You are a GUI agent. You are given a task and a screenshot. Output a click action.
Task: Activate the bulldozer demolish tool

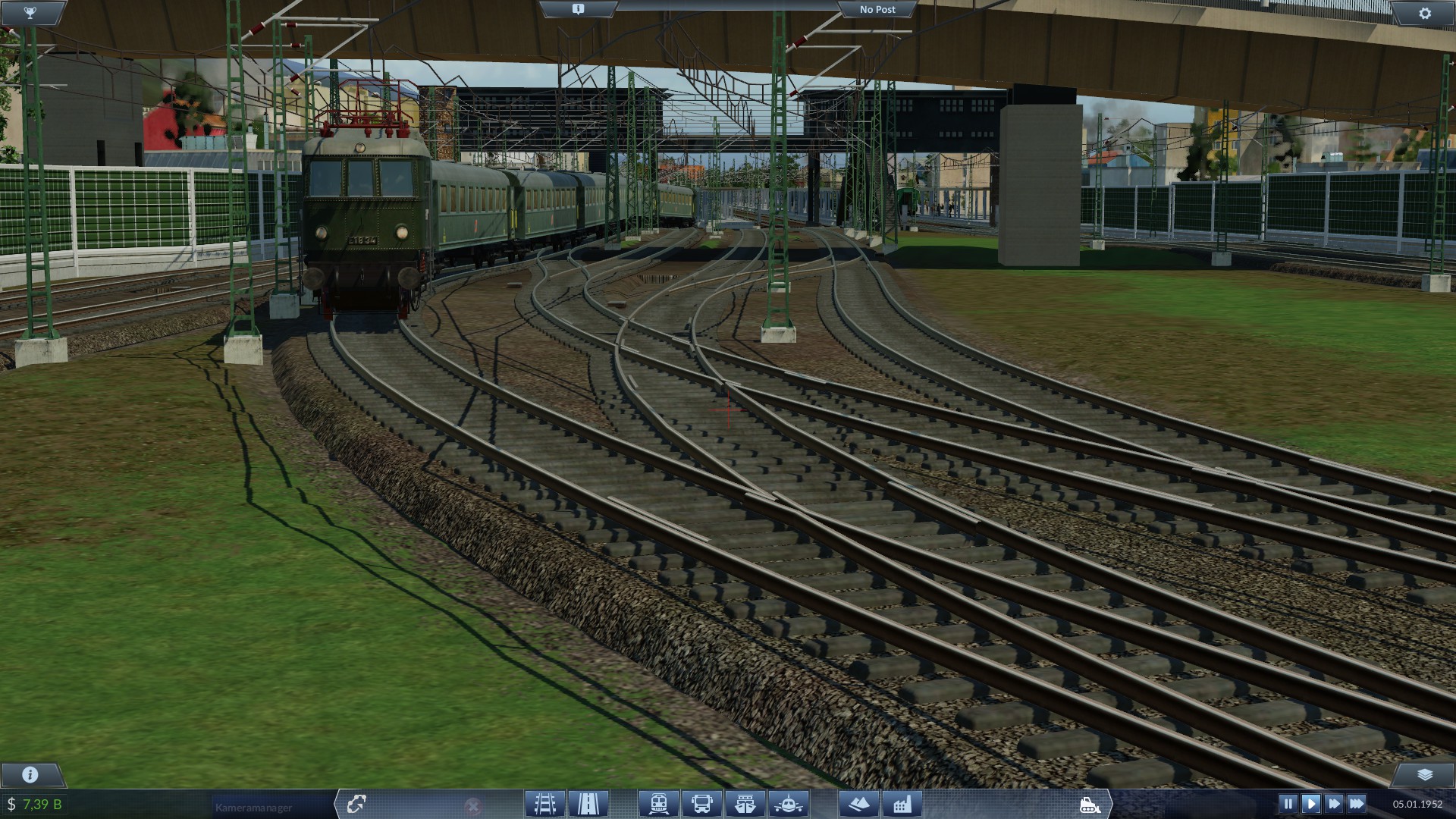[x=1090, y=803]
